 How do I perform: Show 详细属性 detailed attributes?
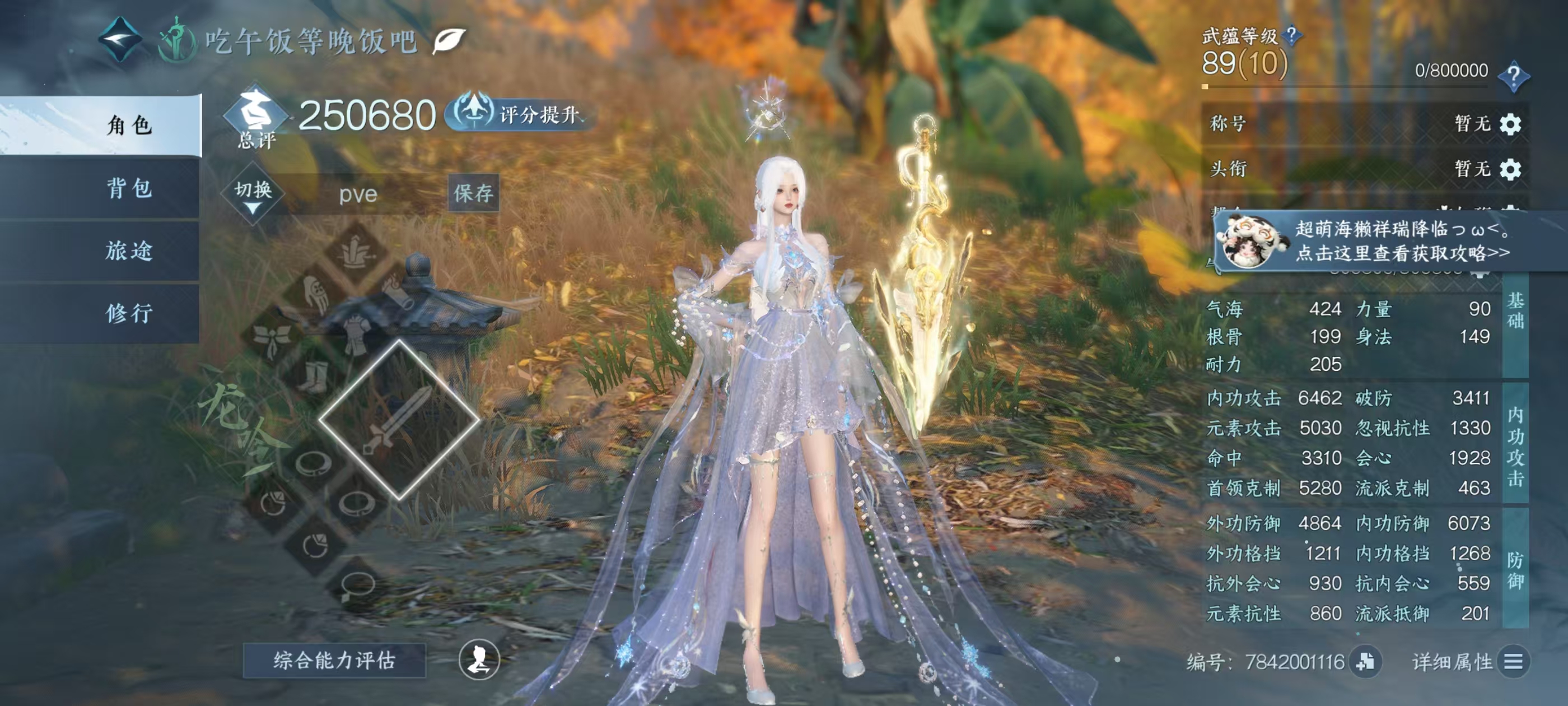pyautogui.click(x=1513, y=662)
